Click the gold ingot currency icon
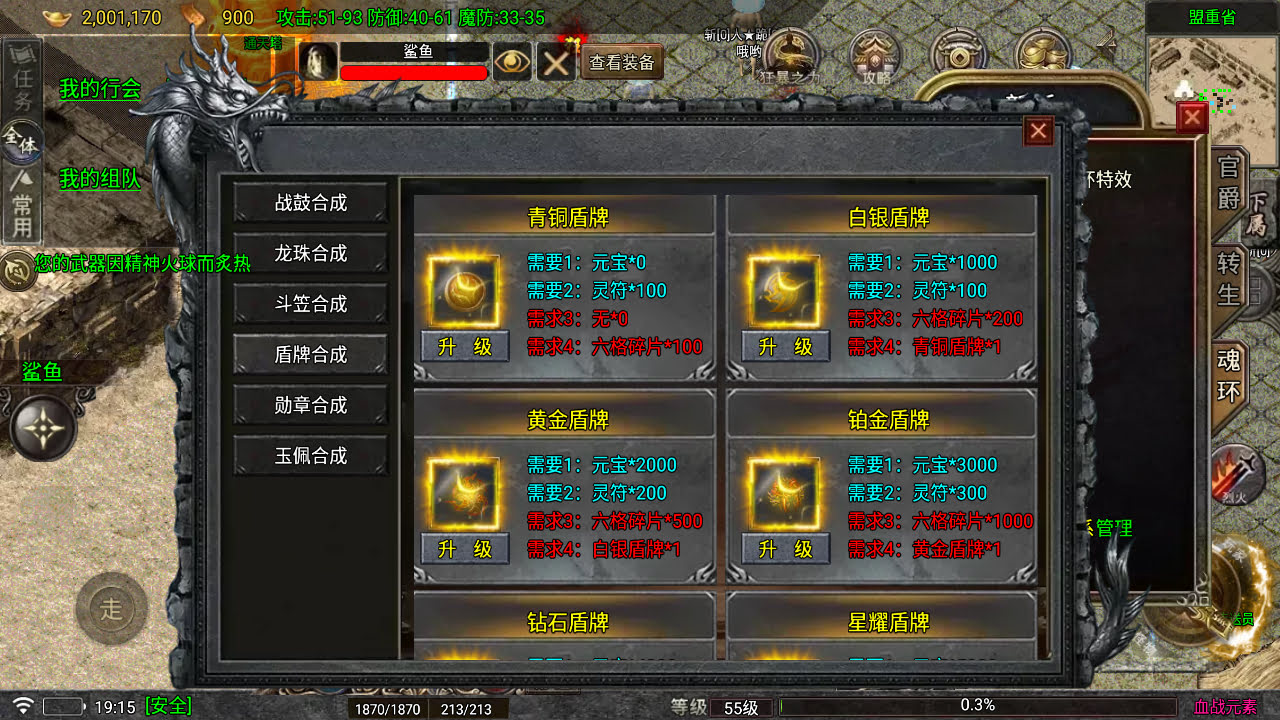 (x=56, y=17)
